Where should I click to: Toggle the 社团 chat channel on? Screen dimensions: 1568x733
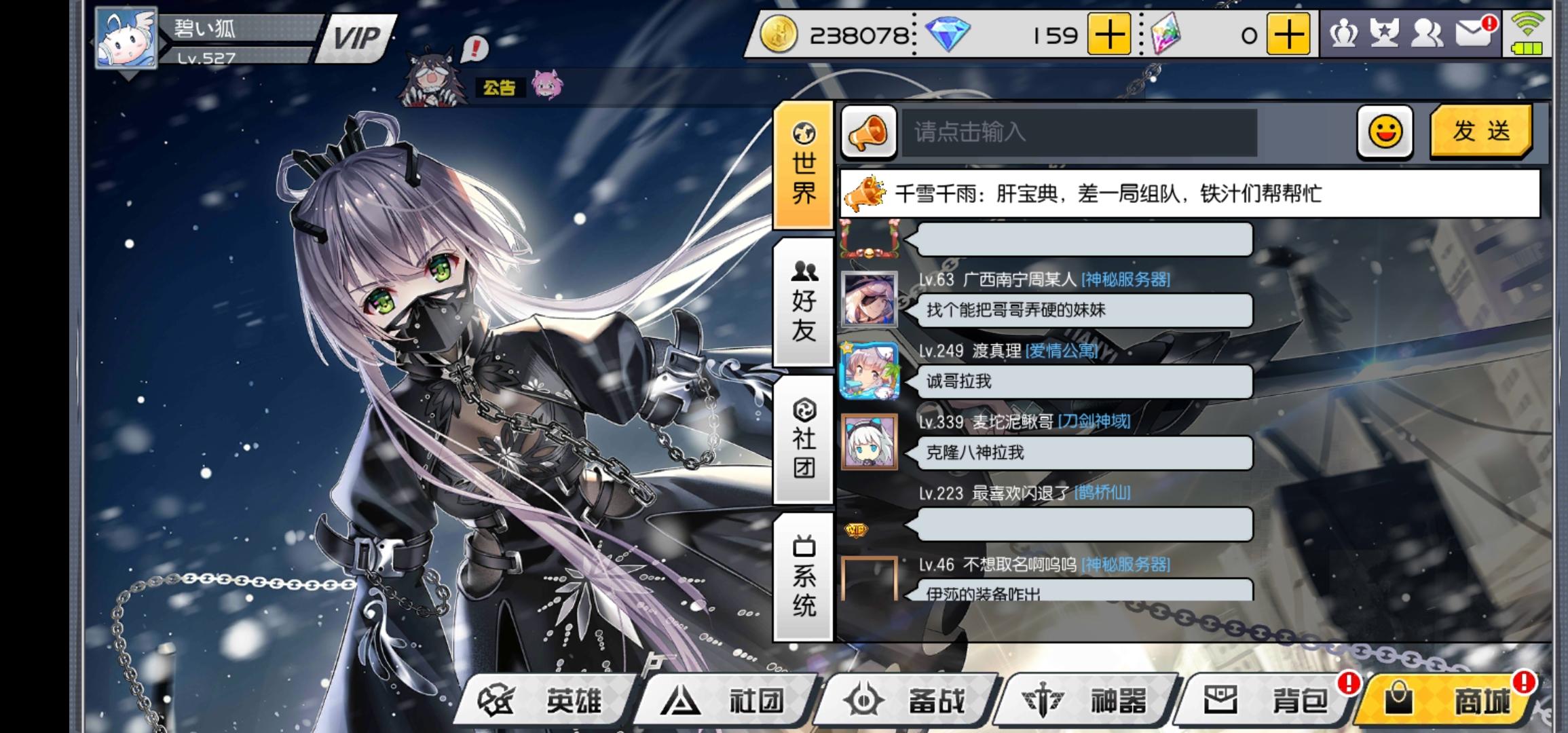(x=804, y=443)
